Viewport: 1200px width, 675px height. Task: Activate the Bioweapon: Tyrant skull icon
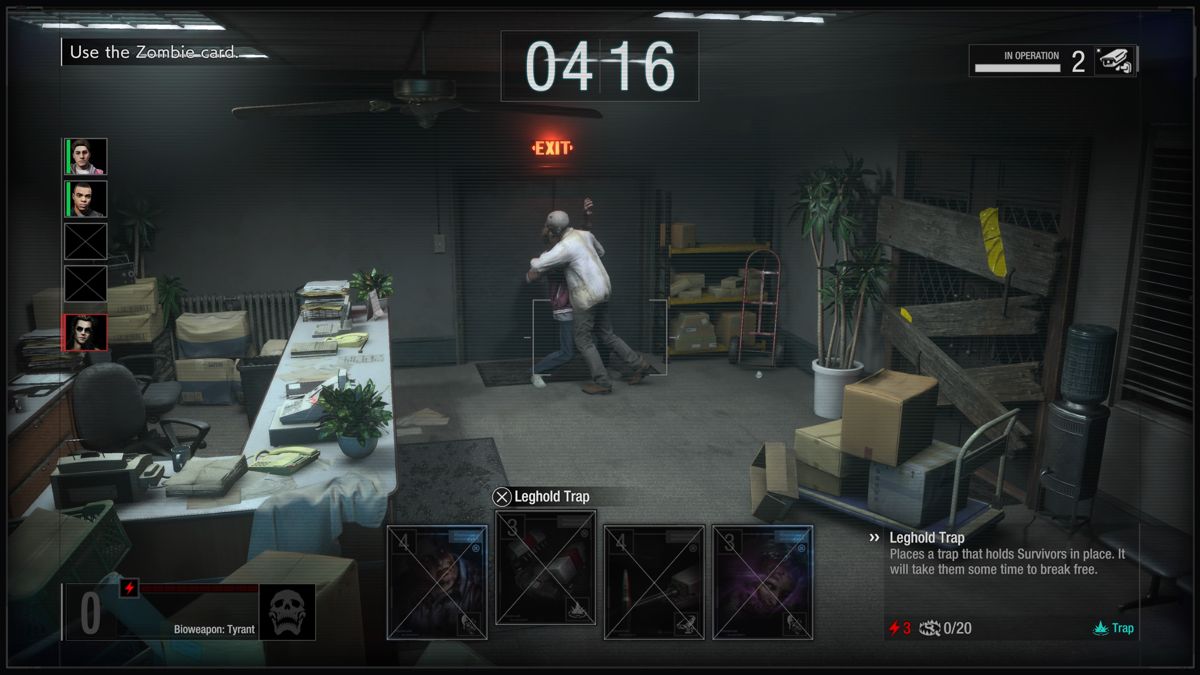click(287, 612)
